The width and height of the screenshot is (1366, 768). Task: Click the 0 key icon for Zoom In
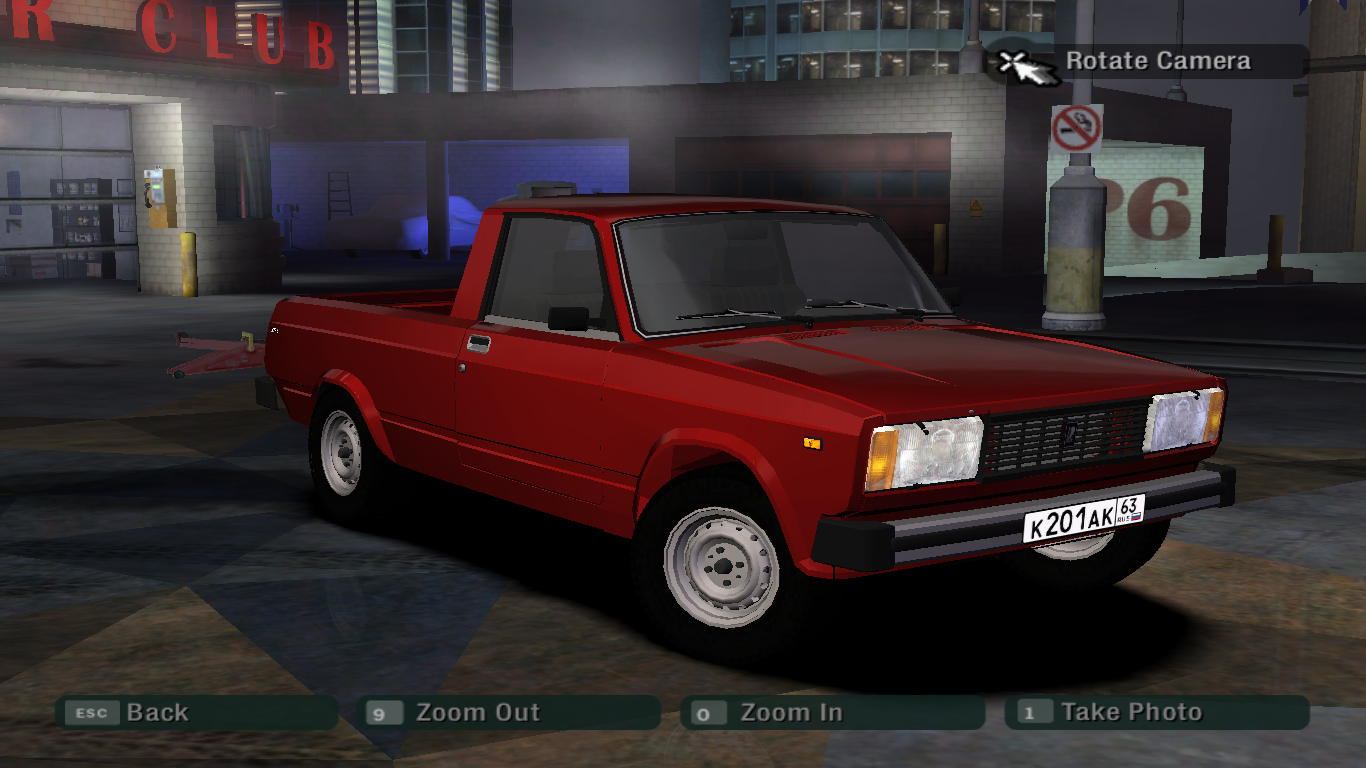point(703,713)
